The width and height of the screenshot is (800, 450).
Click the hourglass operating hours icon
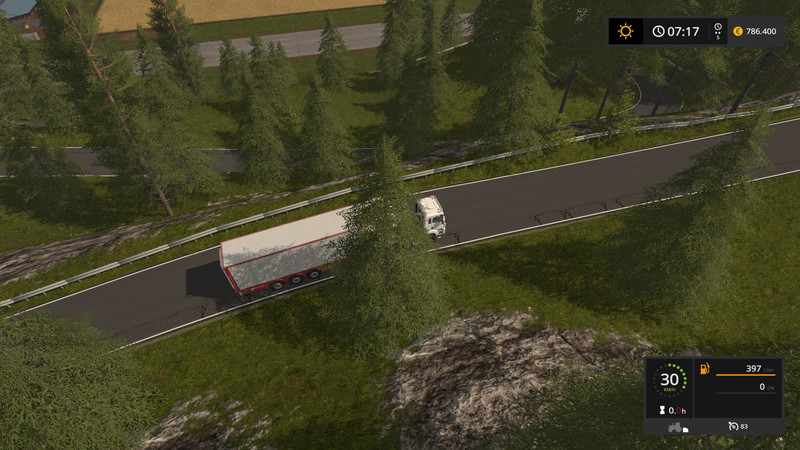tap(661, 410)
